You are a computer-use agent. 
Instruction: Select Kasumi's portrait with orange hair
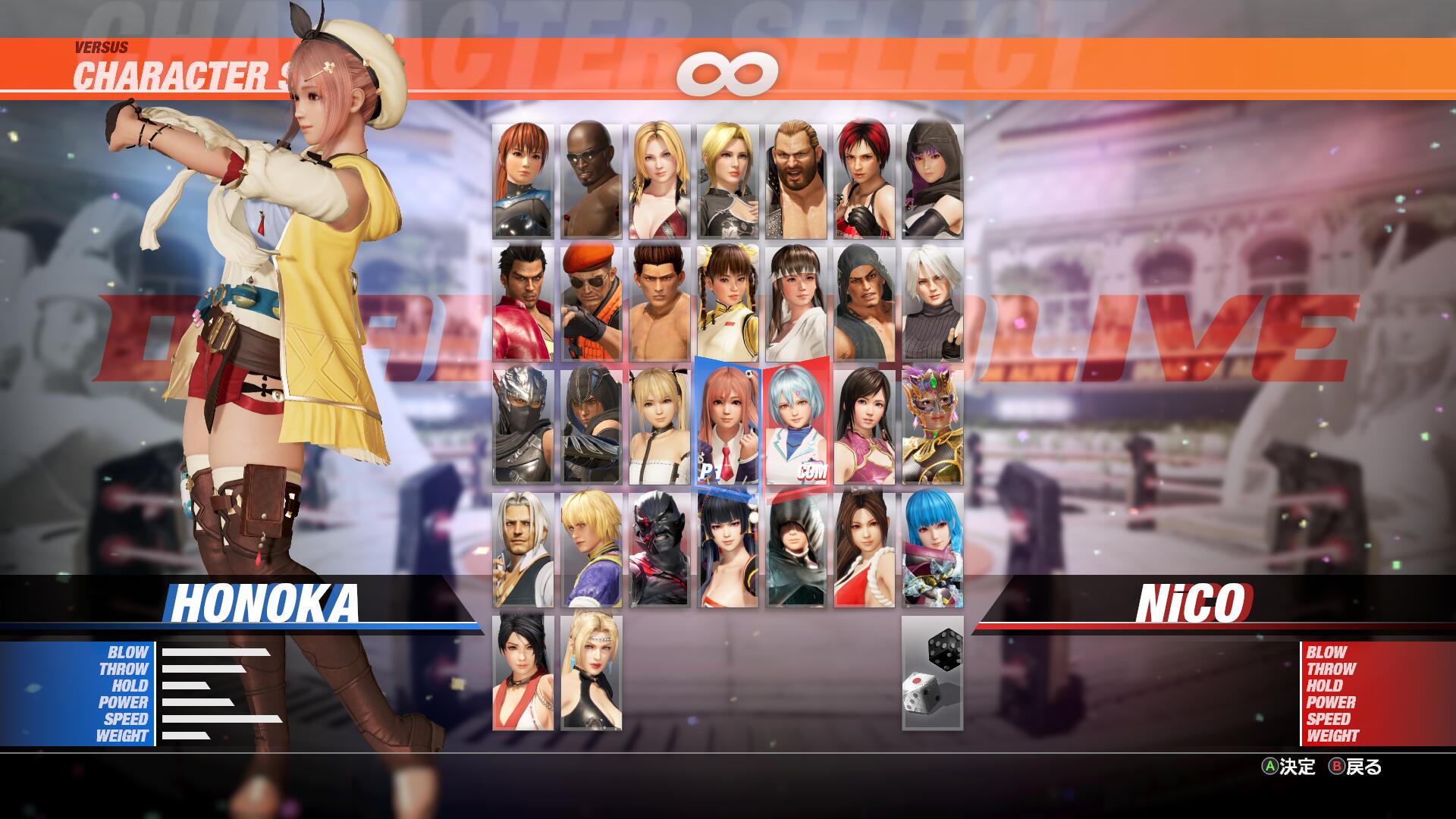(522, 181)
